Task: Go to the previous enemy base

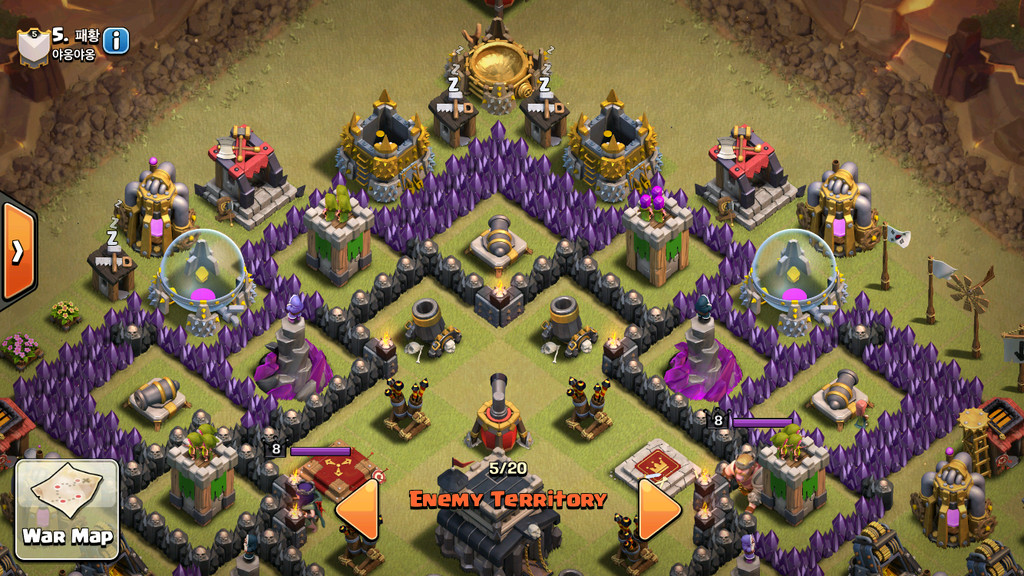Action: pyautogui.click(x=358, y=509)
